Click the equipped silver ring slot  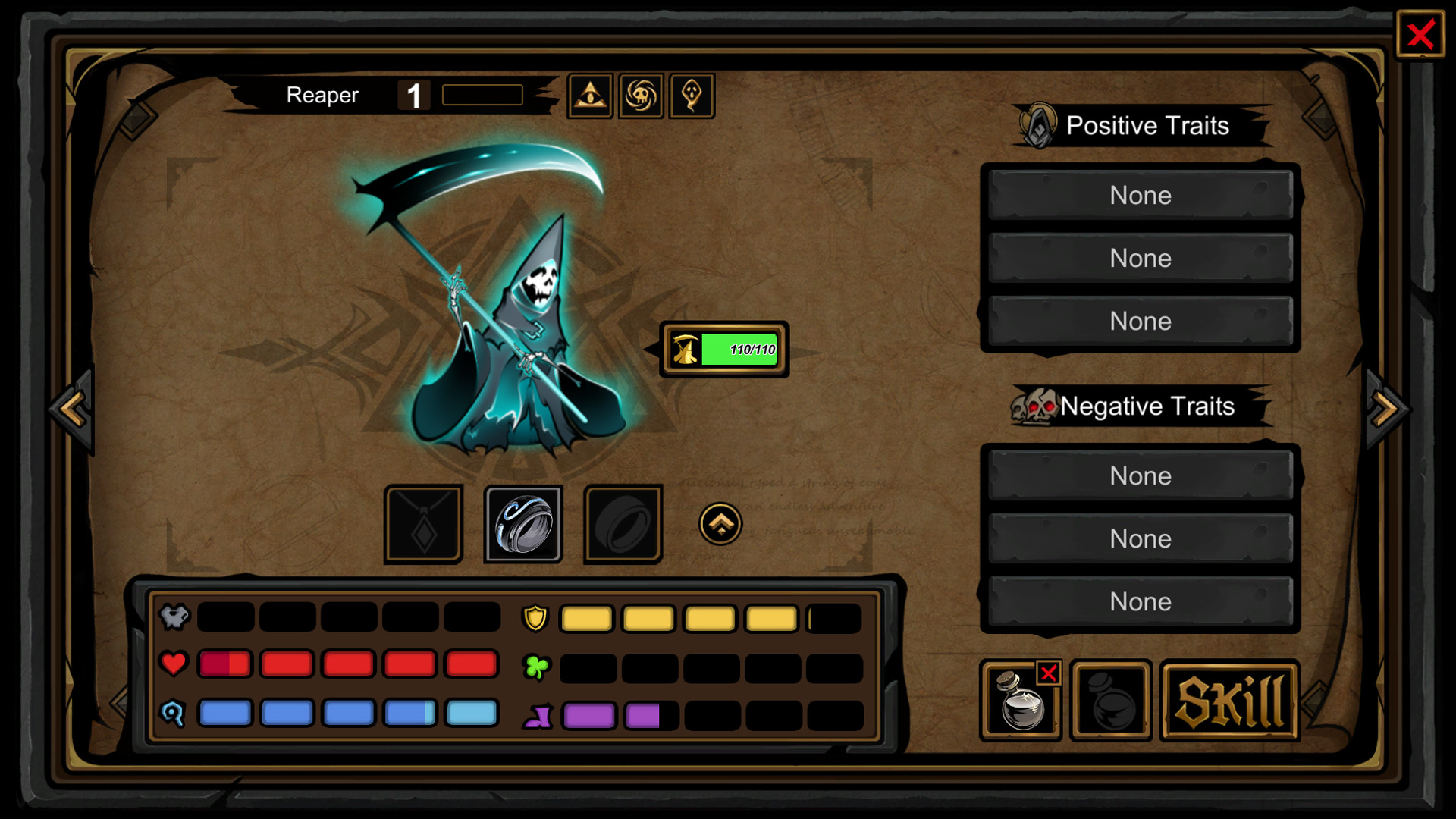(523, 523)
